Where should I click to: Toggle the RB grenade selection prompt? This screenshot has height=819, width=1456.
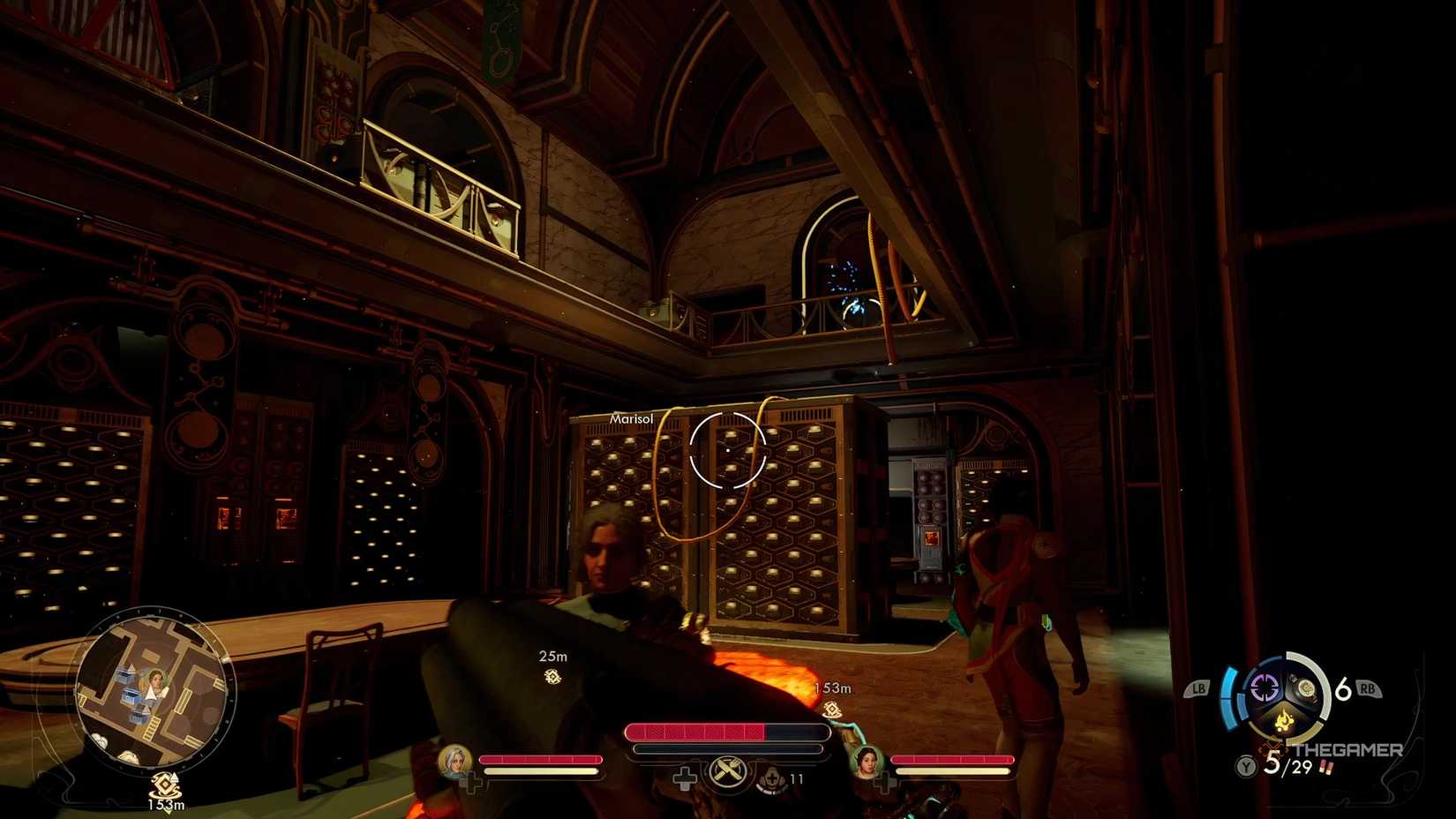(x=1369, y=688)
